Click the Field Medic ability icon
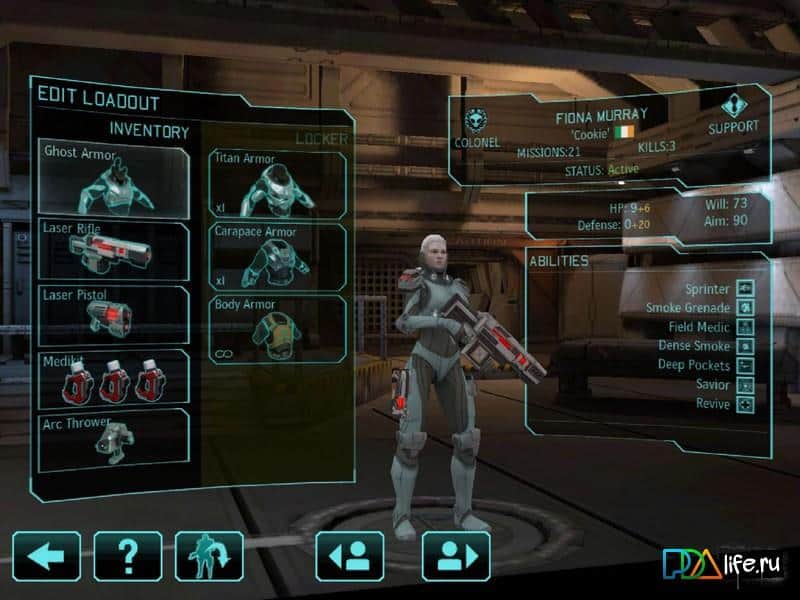 click(745, 327)
